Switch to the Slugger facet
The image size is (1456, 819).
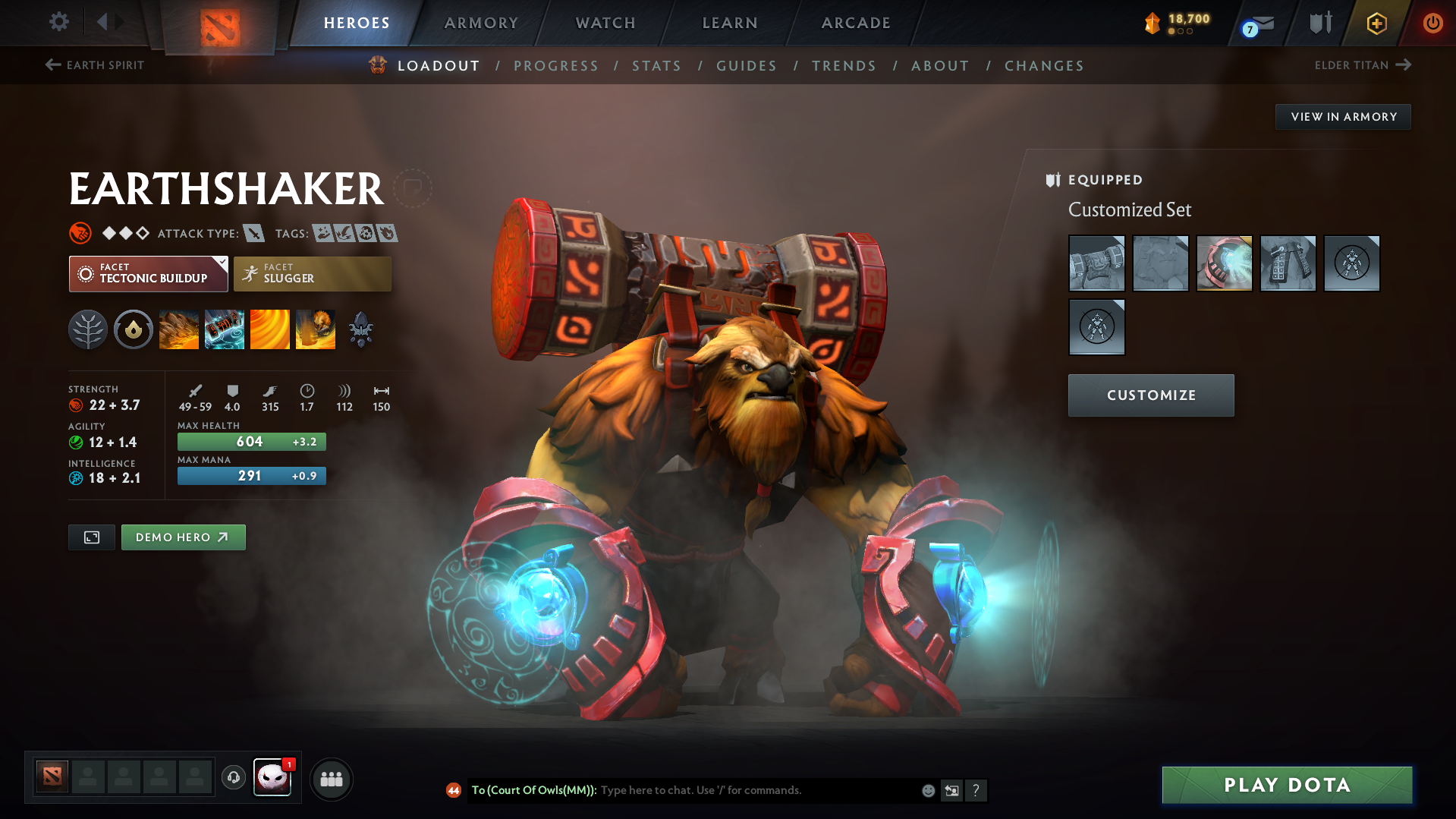[312, 274]
